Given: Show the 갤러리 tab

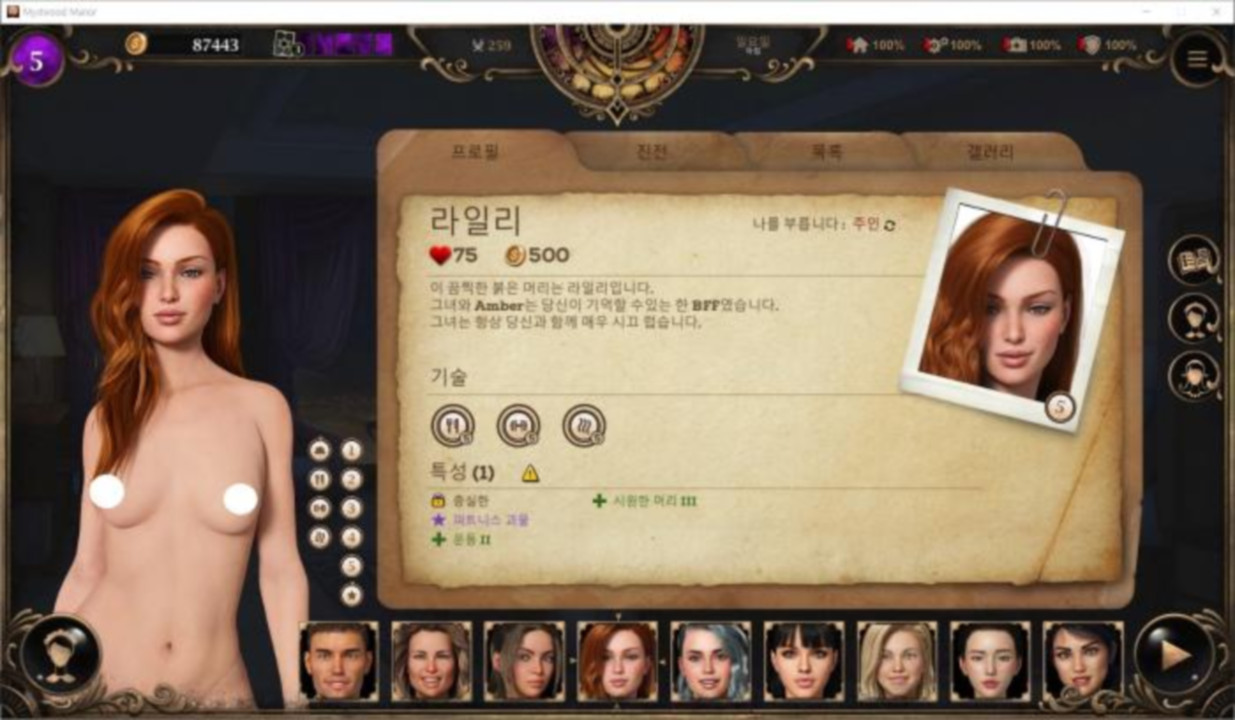Looking at the screenshot, I should (990, 152).
